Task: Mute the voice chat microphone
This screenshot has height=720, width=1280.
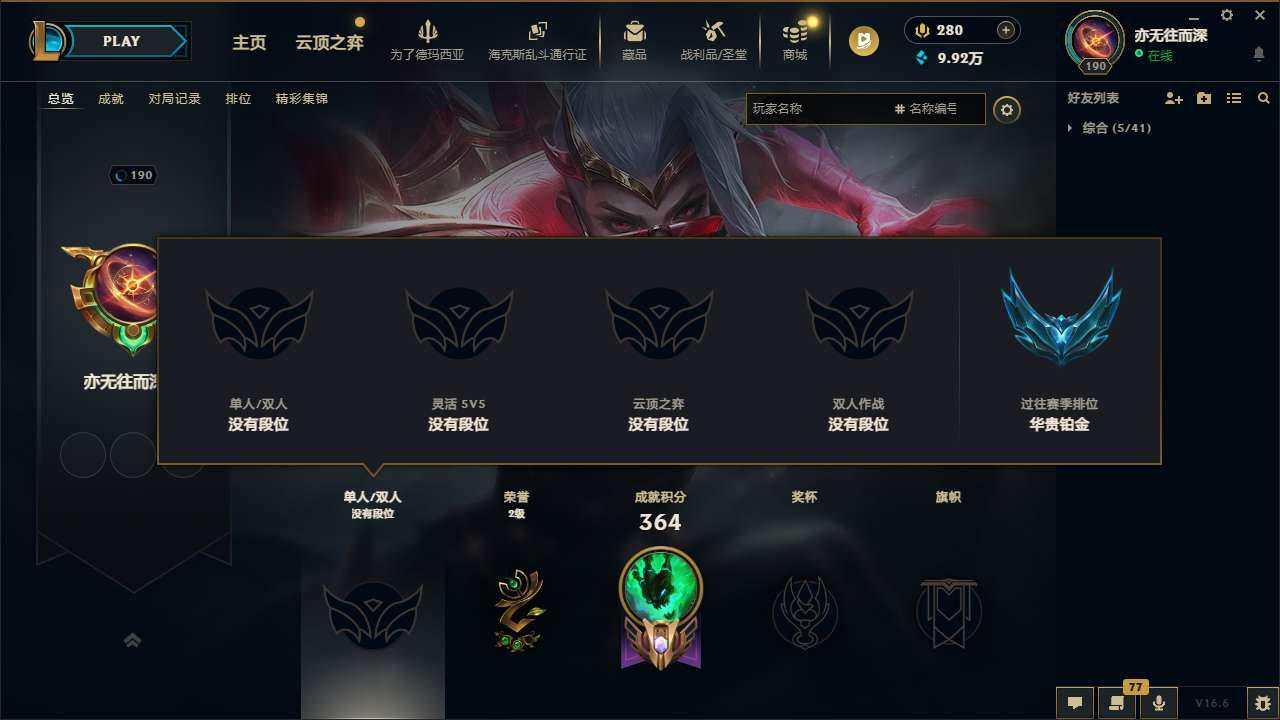Action: click(x=1159, y=703)
